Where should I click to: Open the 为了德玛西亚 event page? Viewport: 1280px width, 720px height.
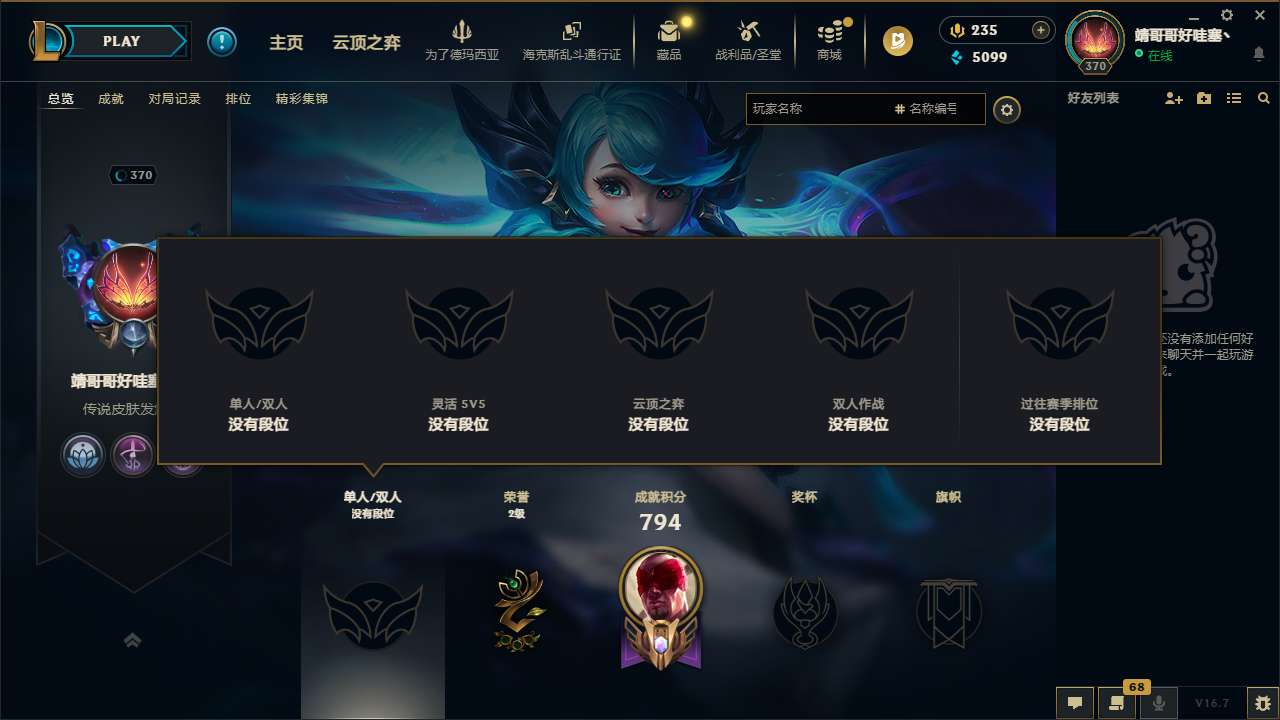coord(460,41)
